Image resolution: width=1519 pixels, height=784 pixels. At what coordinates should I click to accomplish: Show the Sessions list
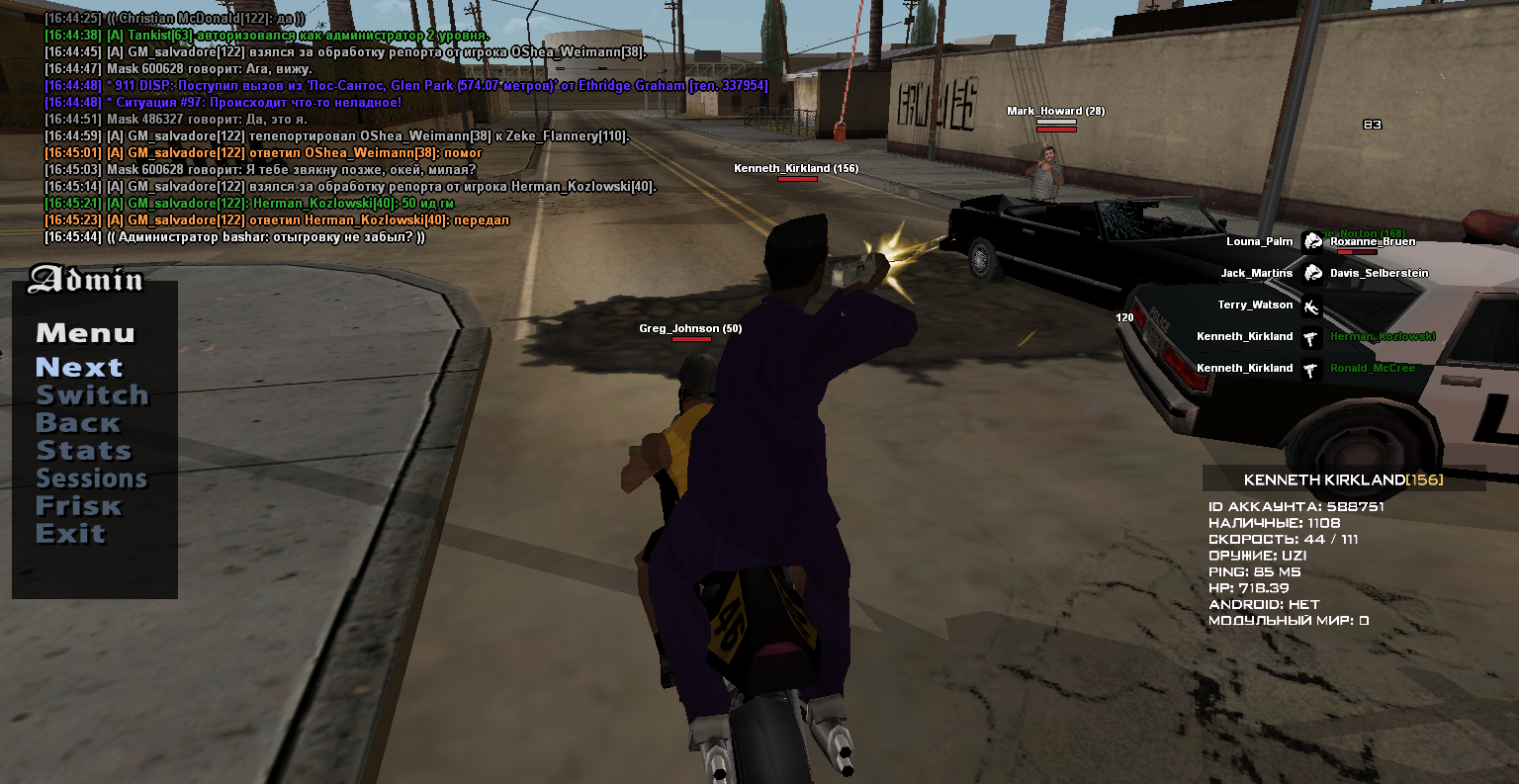point(92,479)
